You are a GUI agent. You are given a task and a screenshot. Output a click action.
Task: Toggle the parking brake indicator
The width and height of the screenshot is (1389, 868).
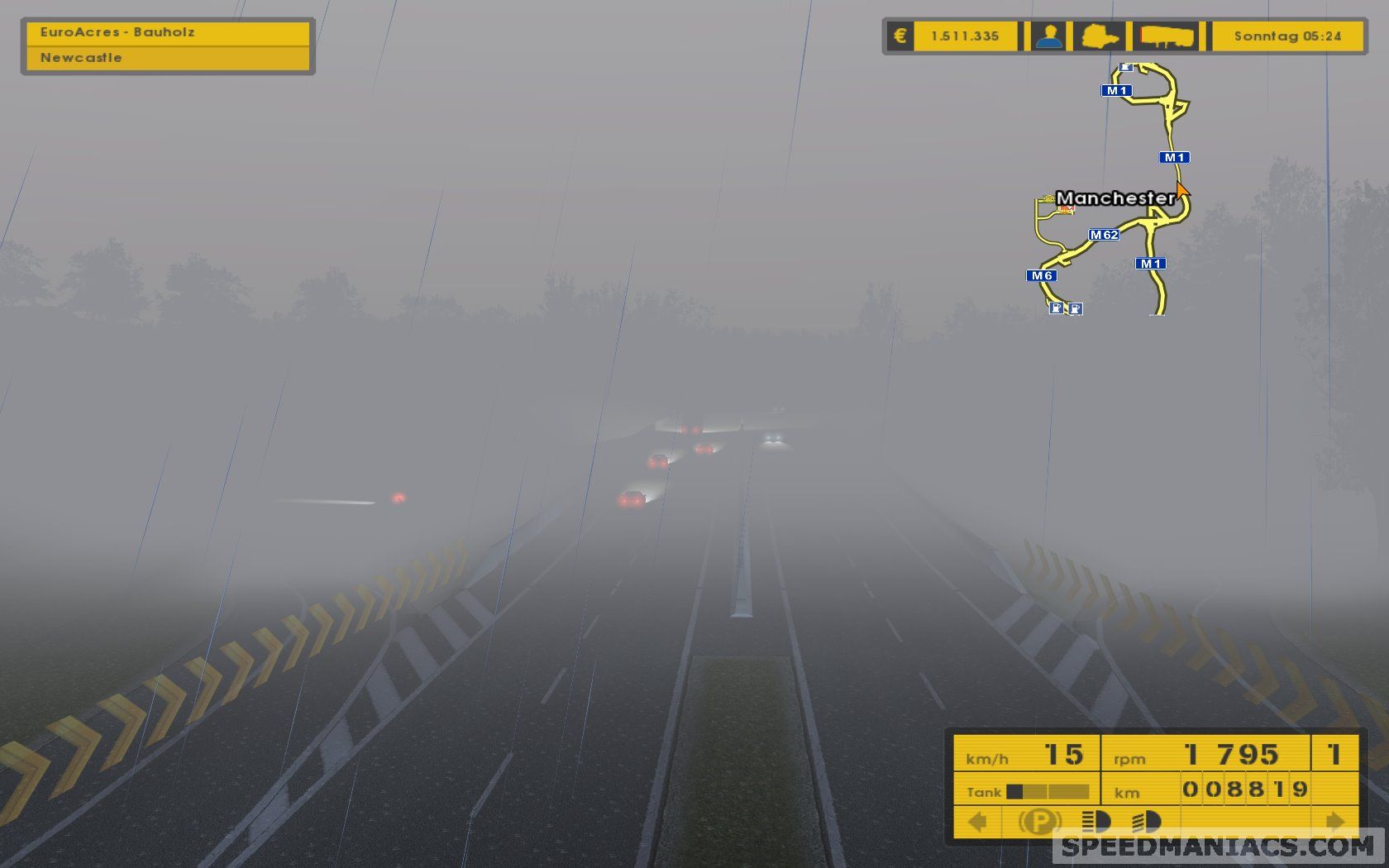tap(1039, 821)
